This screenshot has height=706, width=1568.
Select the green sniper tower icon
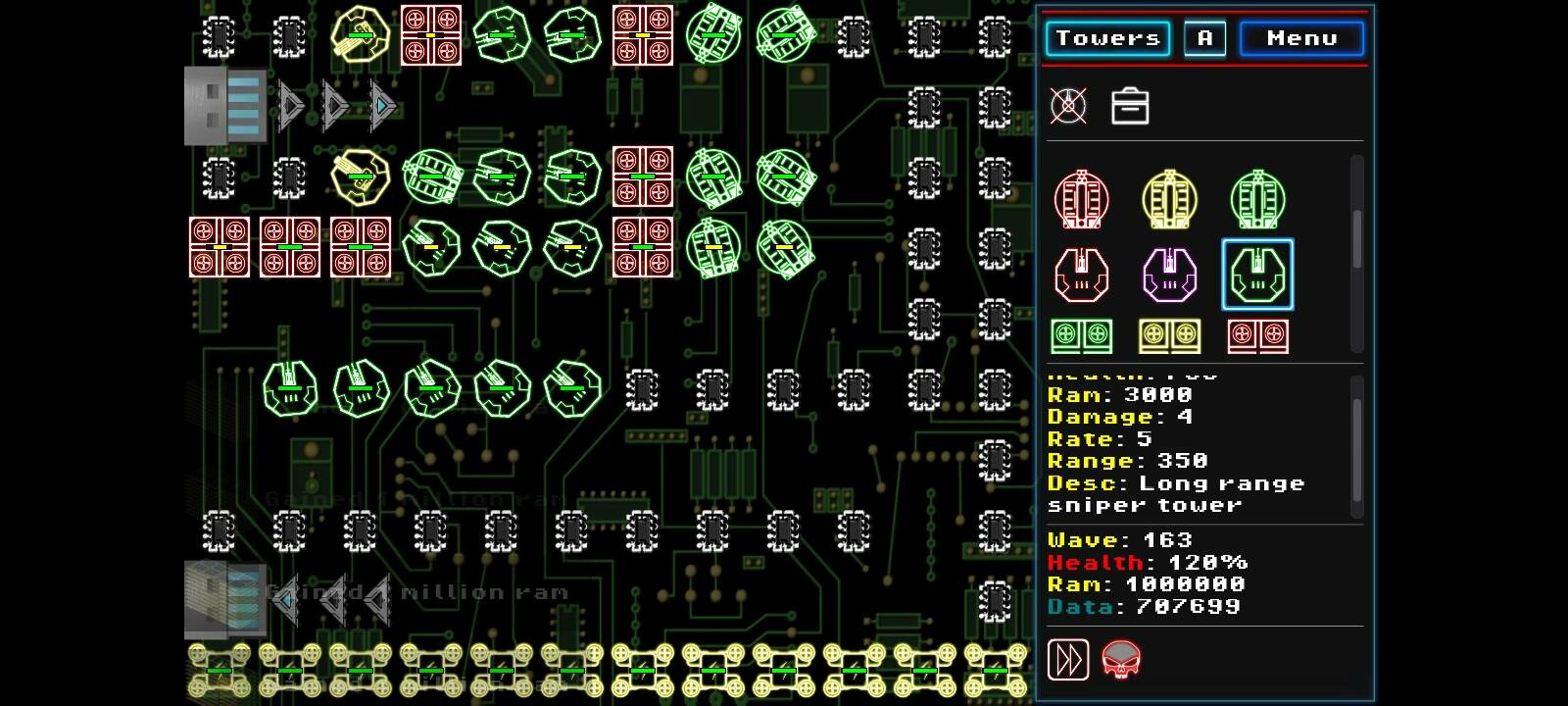click(1257, 275)
